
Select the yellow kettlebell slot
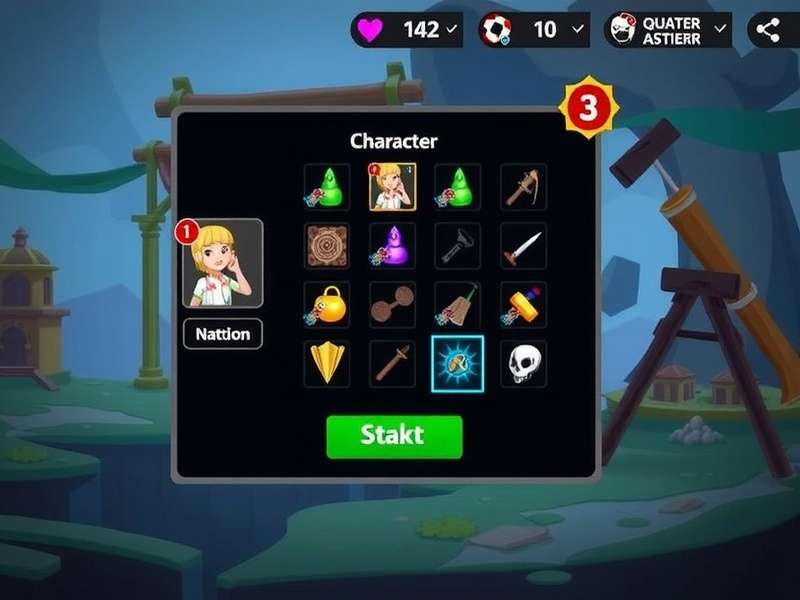327,305
